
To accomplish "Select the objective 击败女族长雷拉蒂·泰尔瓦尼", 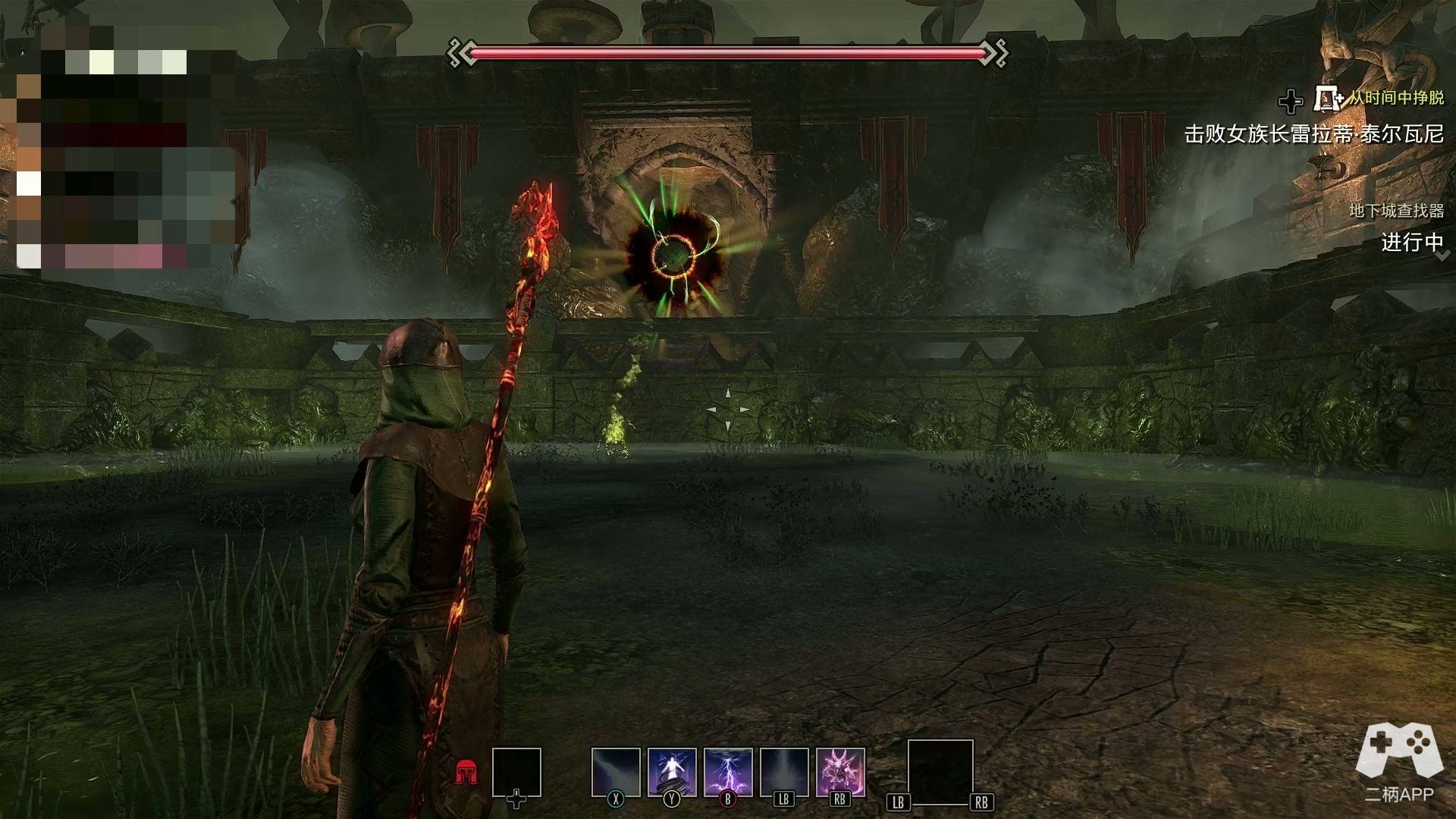I will click(1313, 134).
